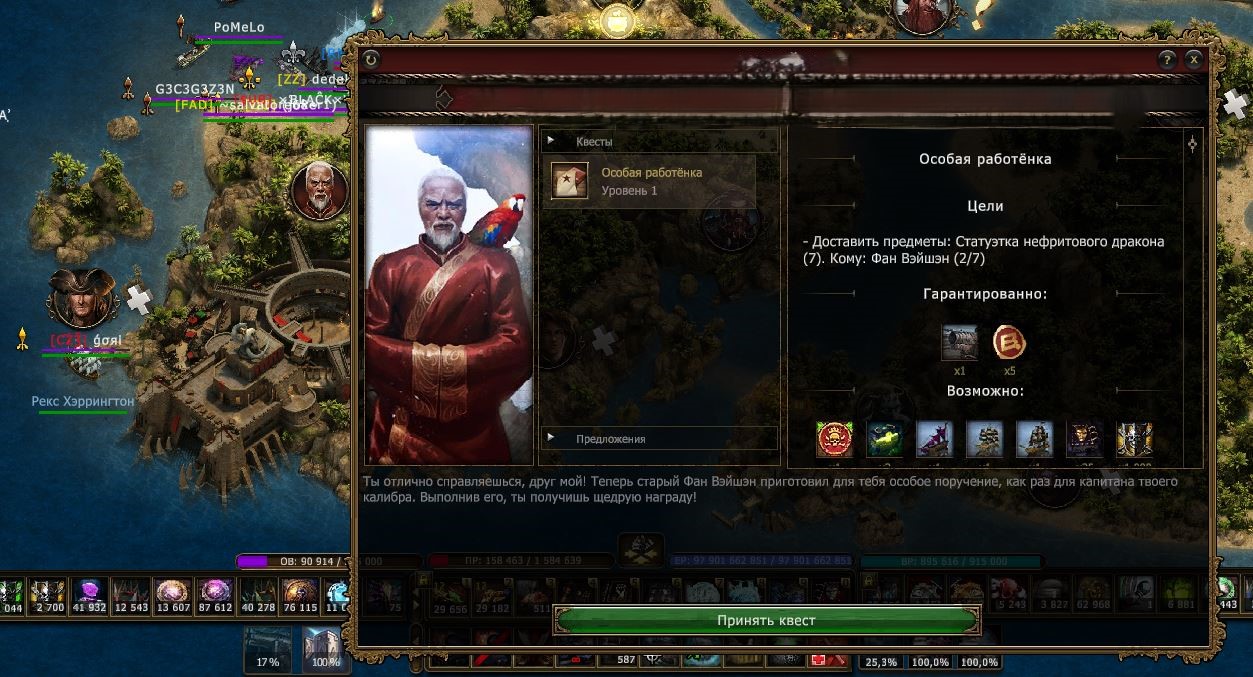Inspect the guaranteed barrel cannon reward
The height and width of the screenshot is (677, 1253).
(x=959, y=343)
